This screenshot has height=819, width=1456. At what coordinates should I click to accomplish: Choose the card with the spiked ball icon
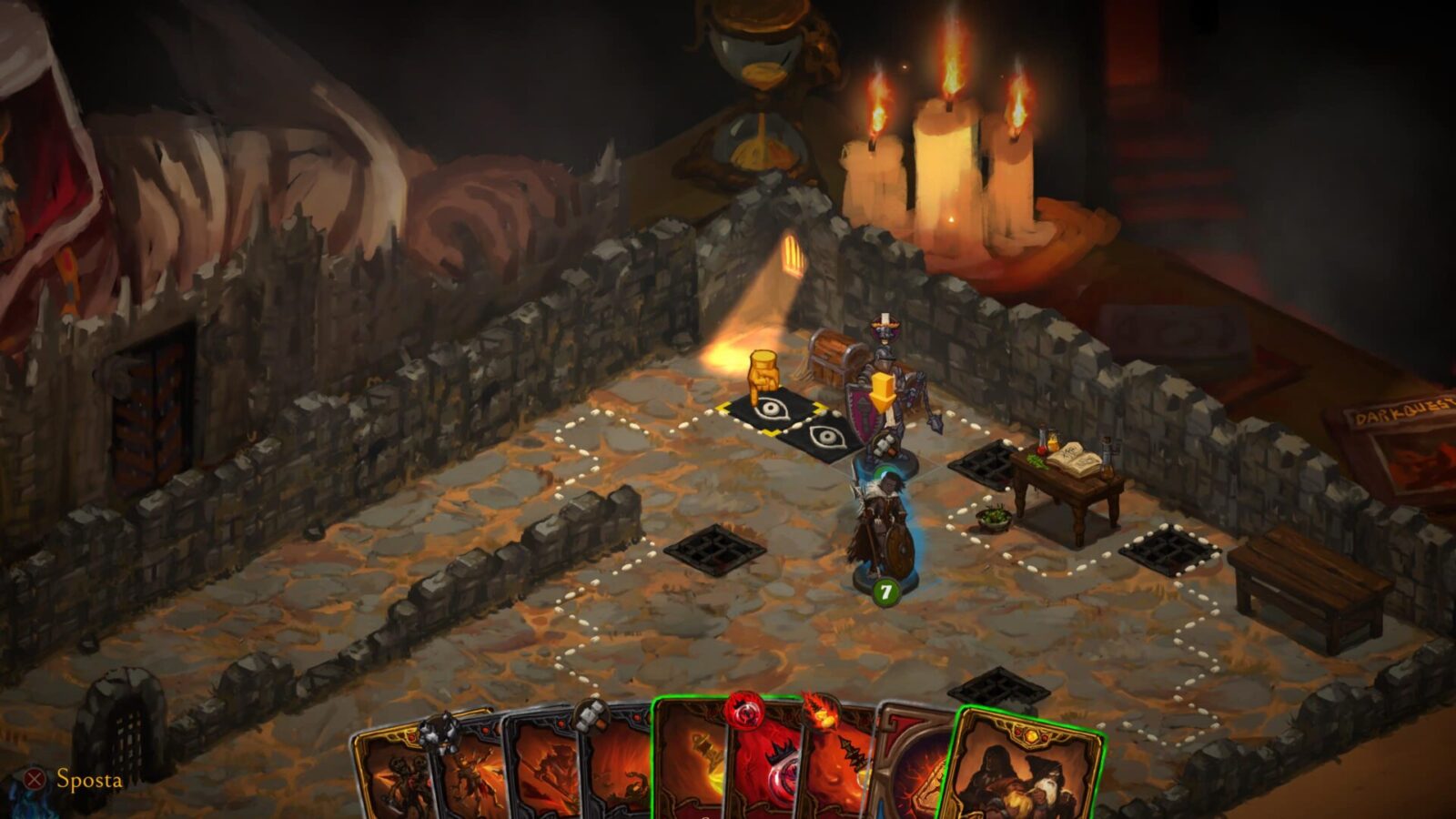[470, 773]
